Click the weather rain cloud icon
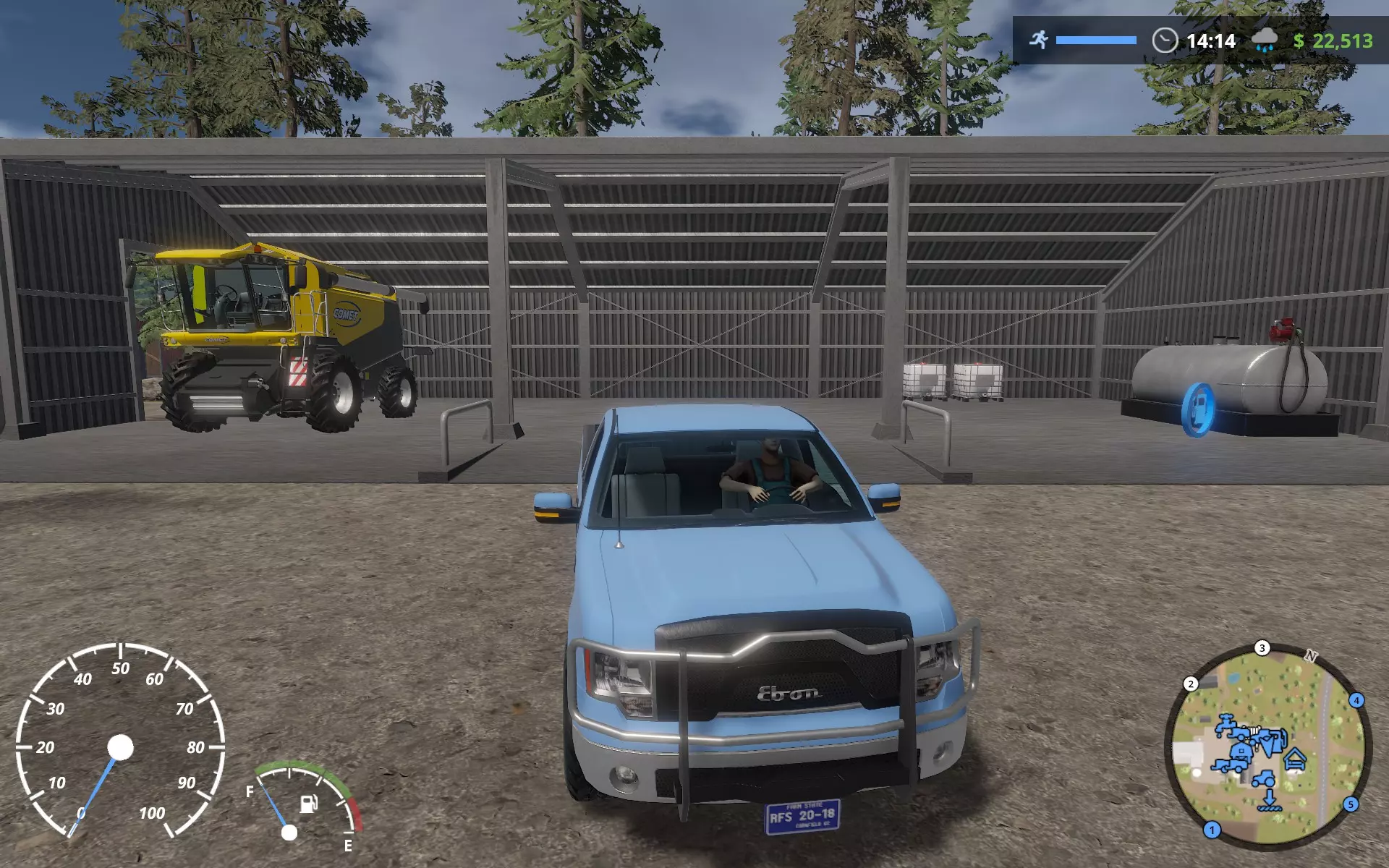 (x=1265, y=41)
